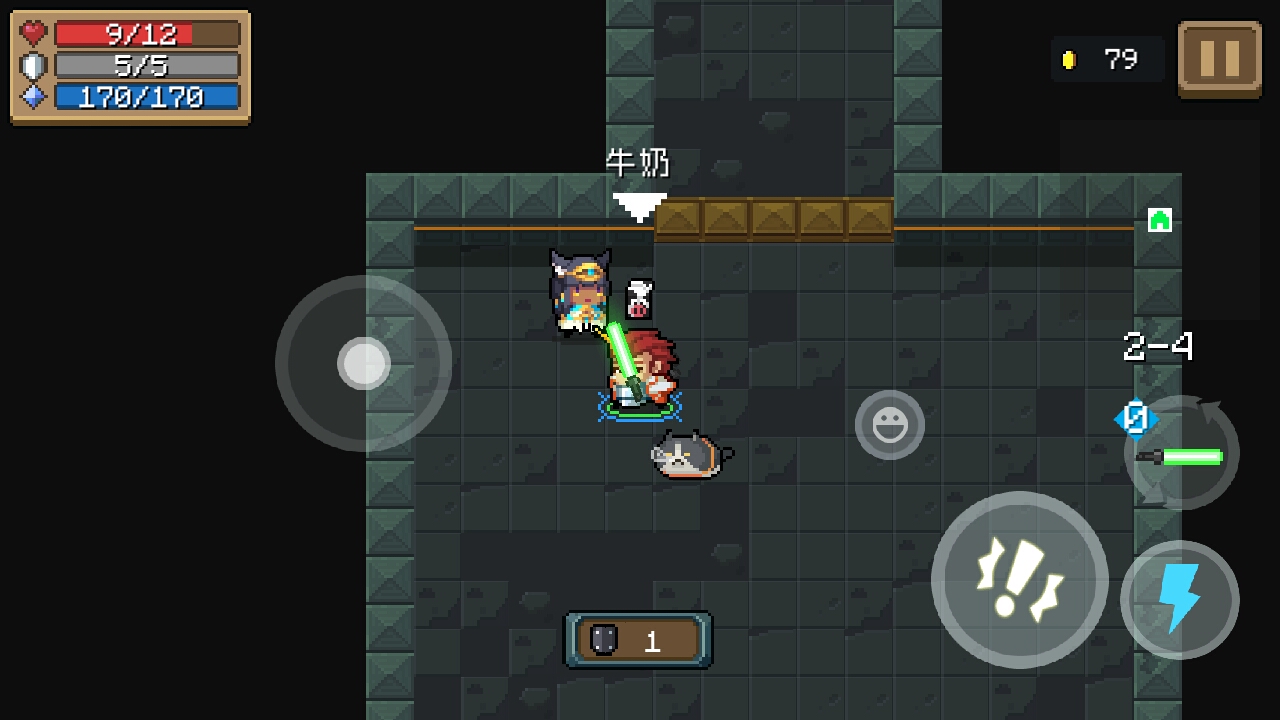
Task: Pause the game with the pause button
Action: point(1219,59)
